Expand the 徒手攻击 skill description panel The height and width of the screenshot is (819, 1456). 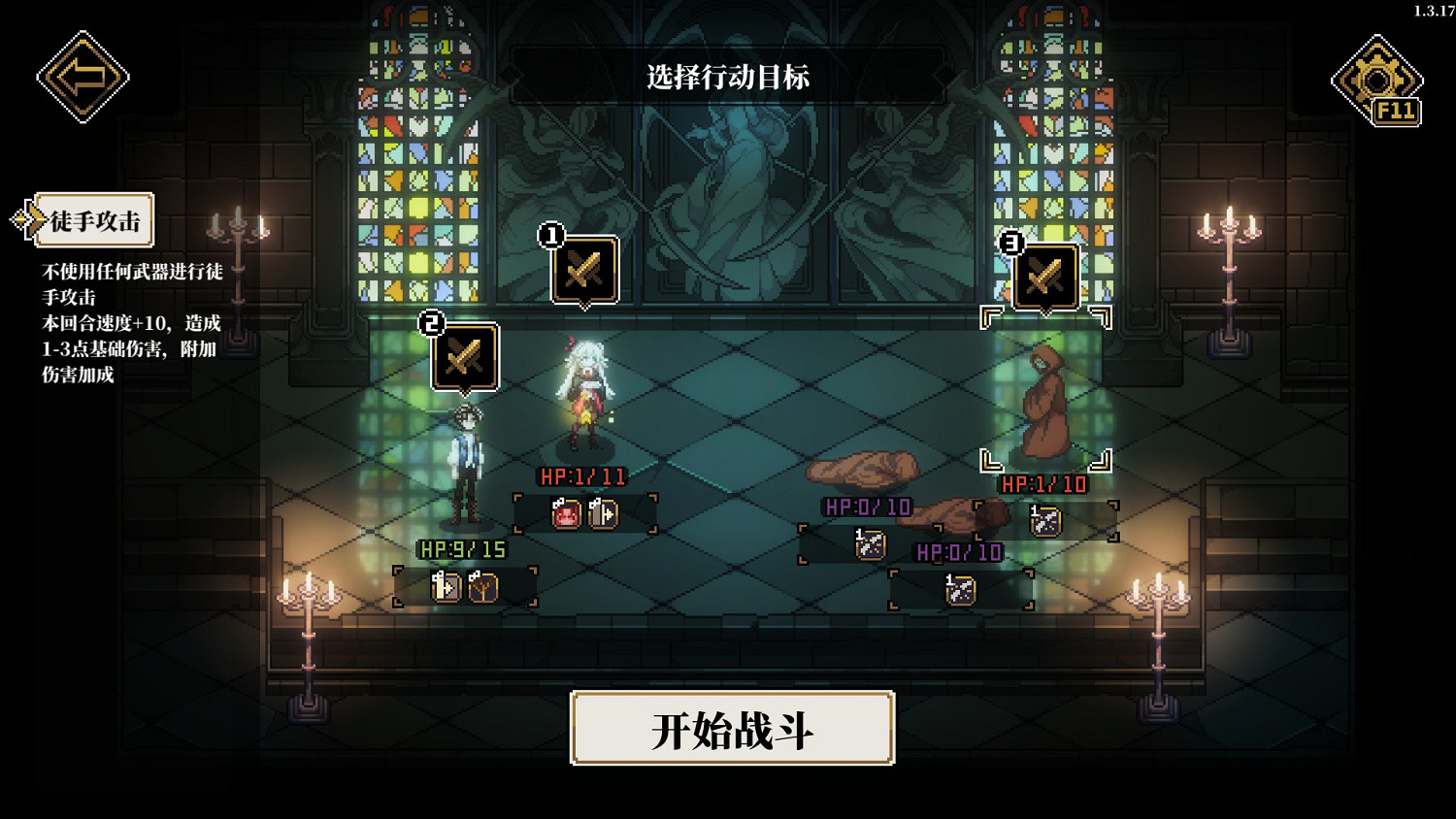pos(95,220)
